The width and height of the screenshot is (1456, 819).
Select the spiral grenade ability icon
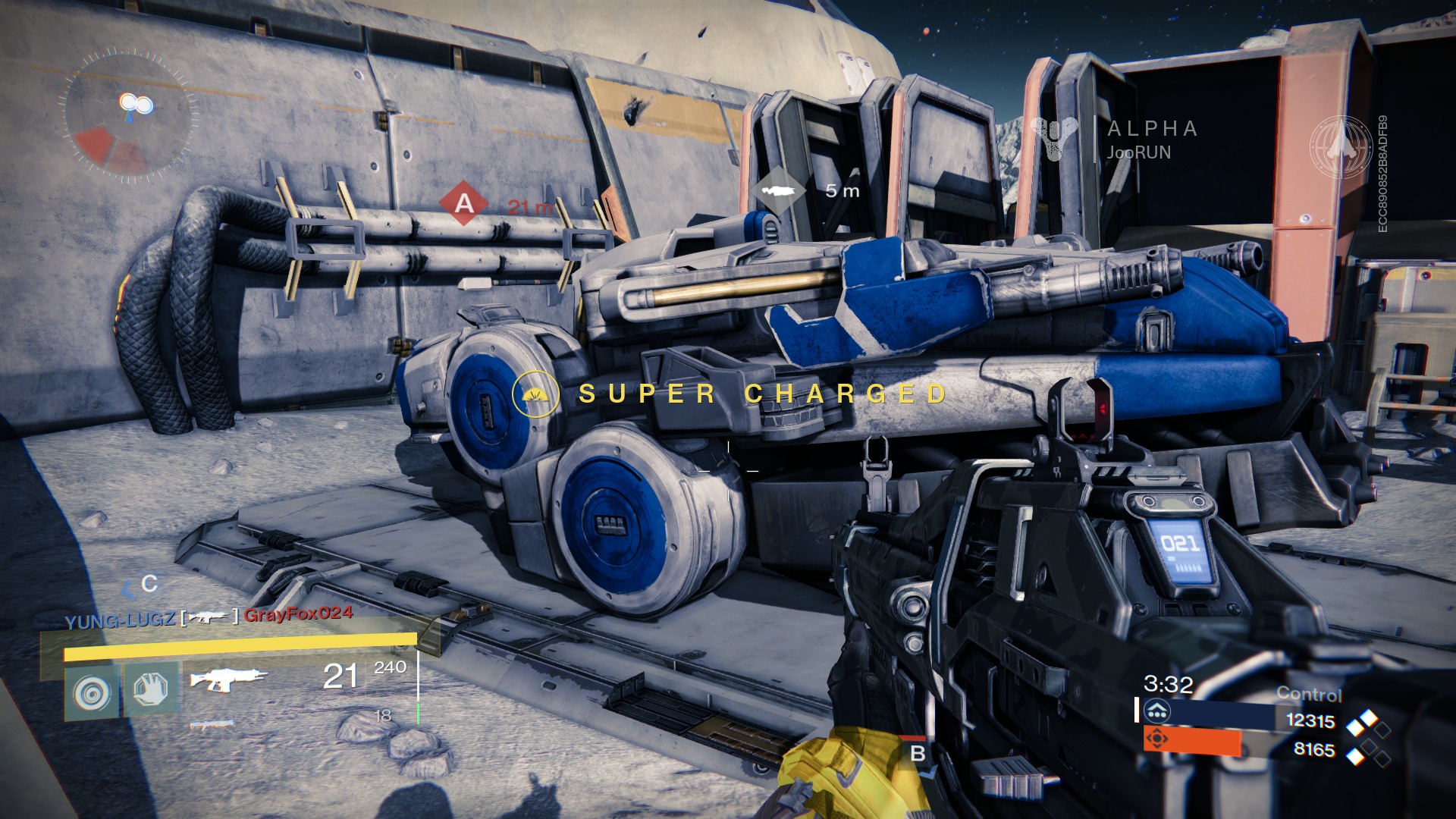click(x=92, y=691)
